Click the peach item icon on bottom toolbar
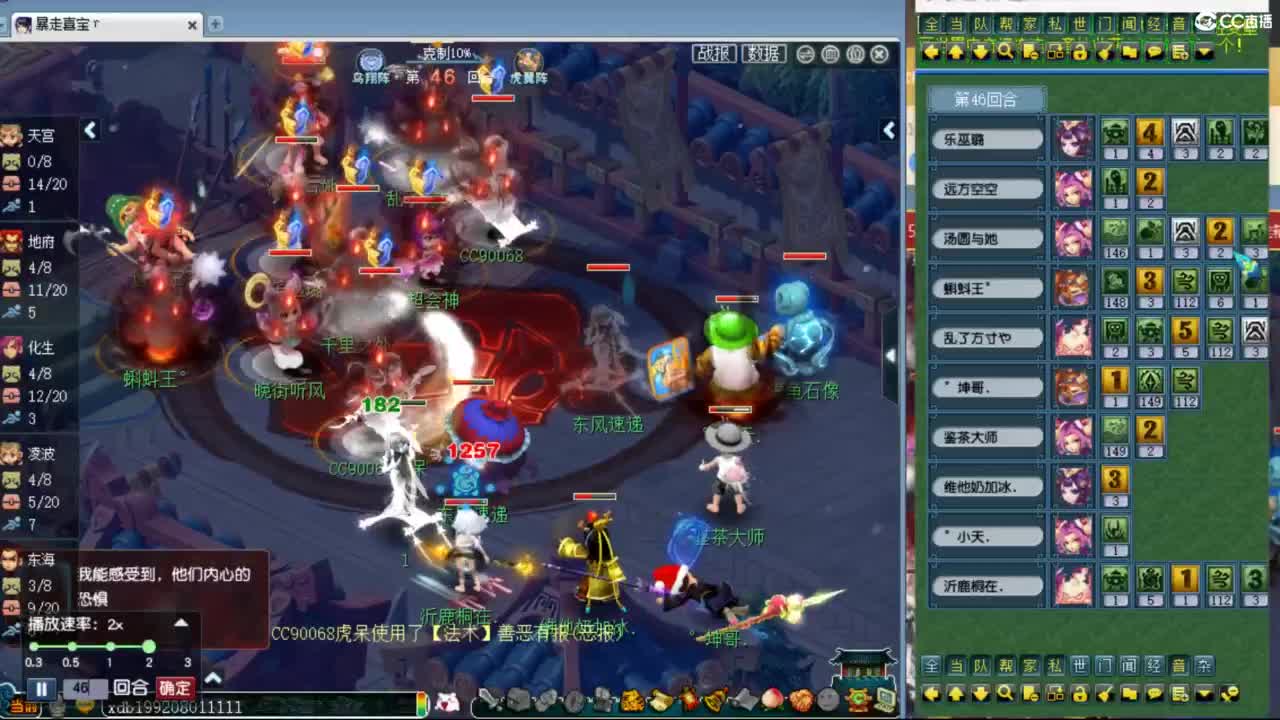 point(773,699)
